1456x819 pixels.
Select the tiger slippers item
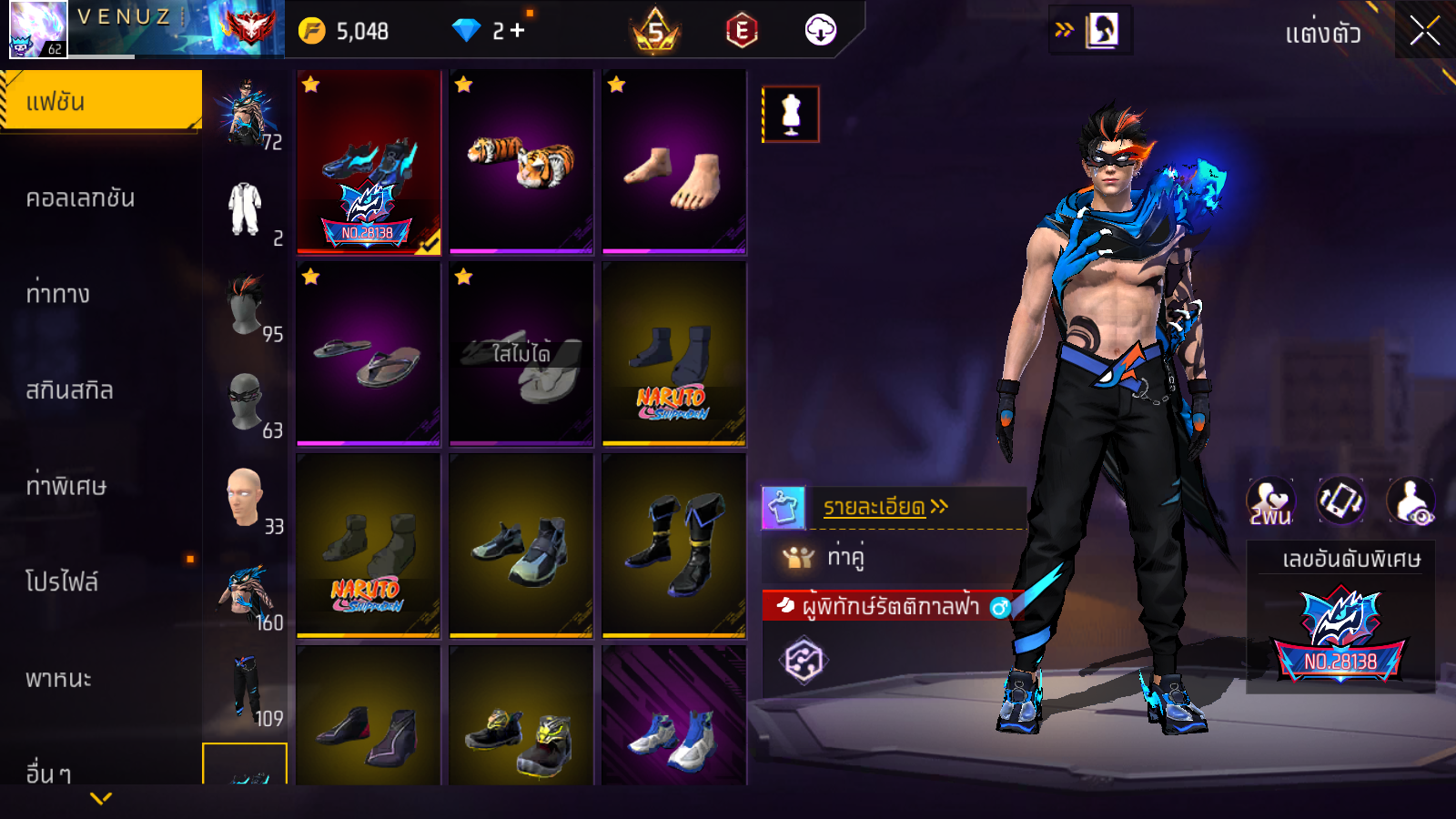521,161
